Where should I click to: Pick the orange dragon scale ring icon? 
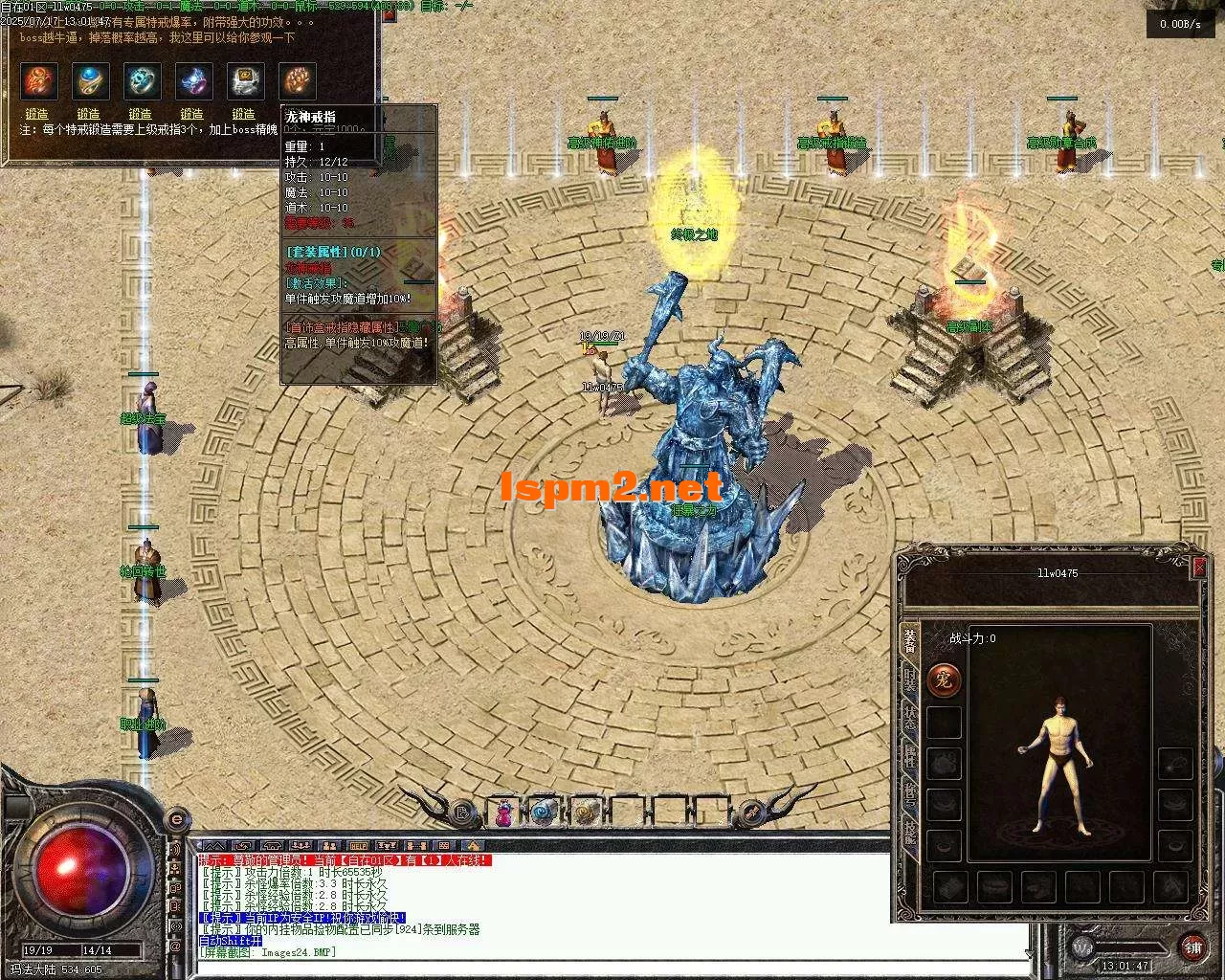click(297, 81)
